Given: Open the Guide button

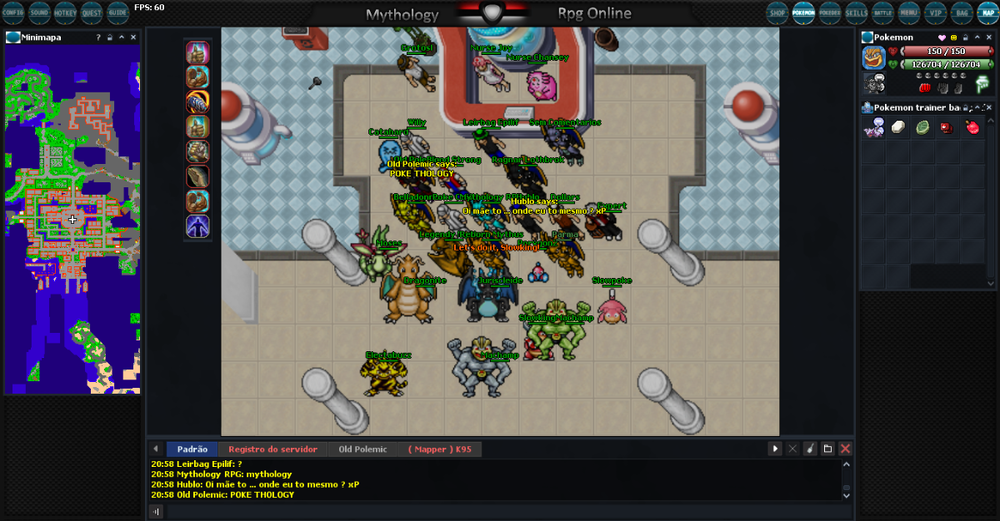Looking at the screenshot, I should 117,13.
